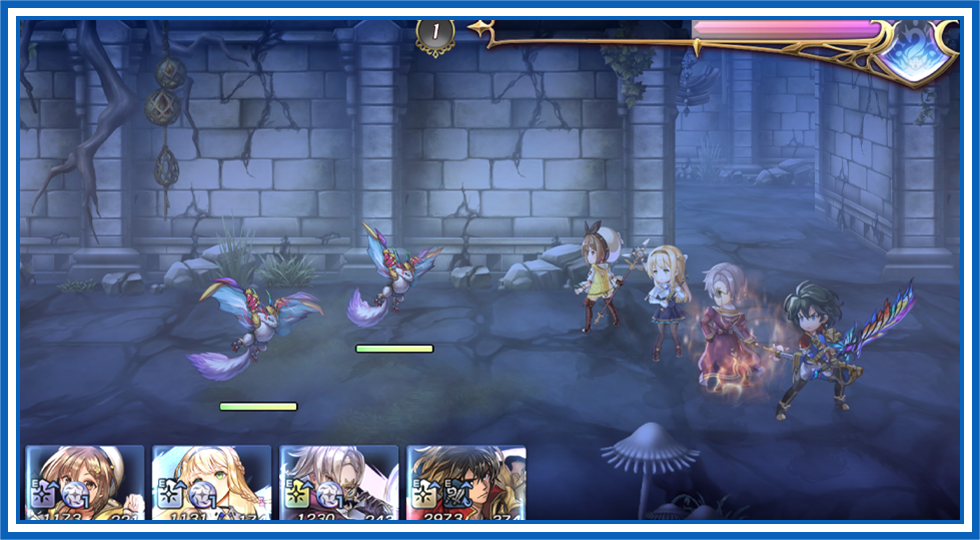The height and width of the screenshot is (540, 980).
Task: Pick the silver-haired character portrait card
Action: 339,483
